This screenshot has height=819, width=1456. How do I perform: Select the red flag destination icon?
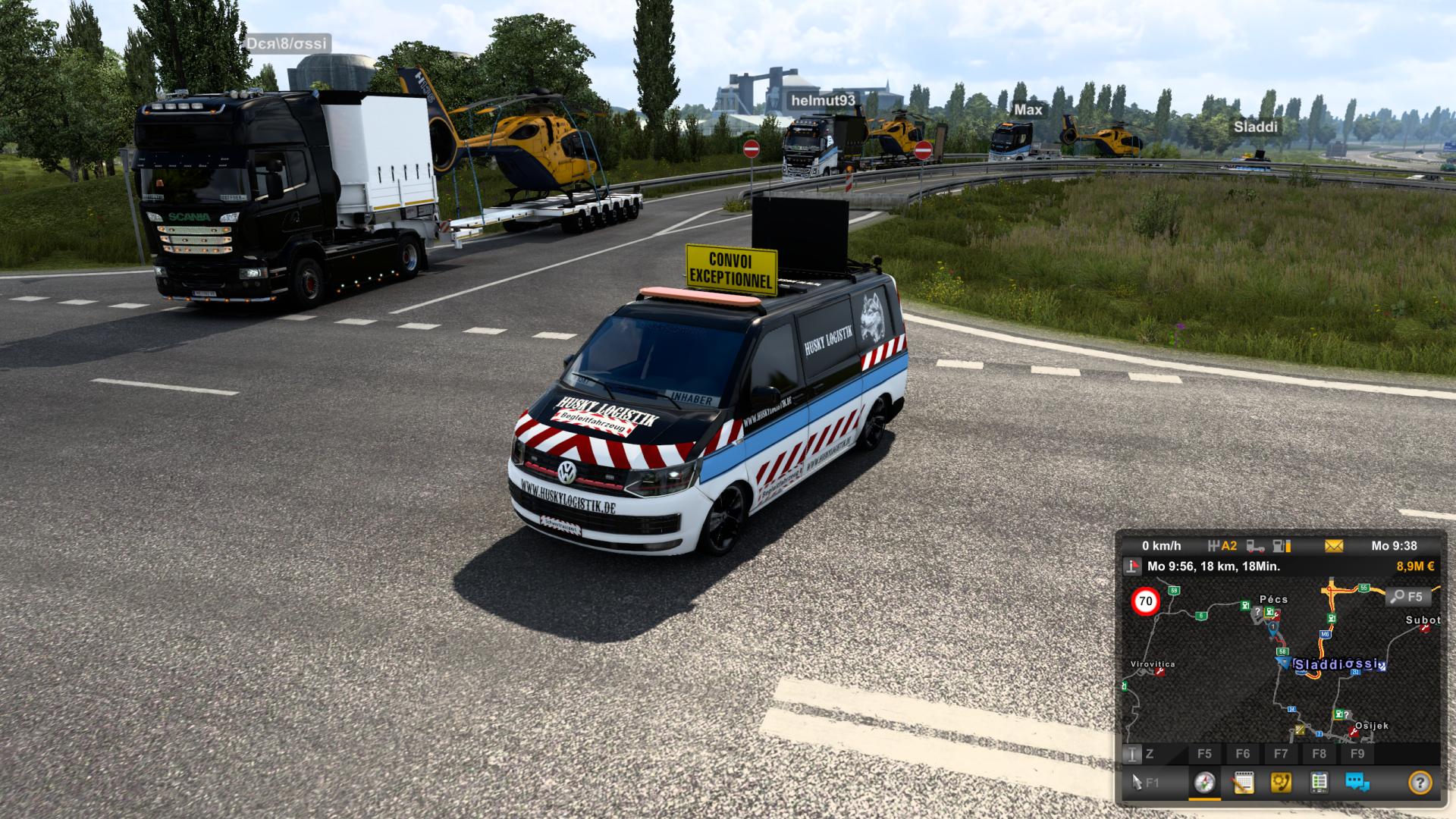point(1132,566)
